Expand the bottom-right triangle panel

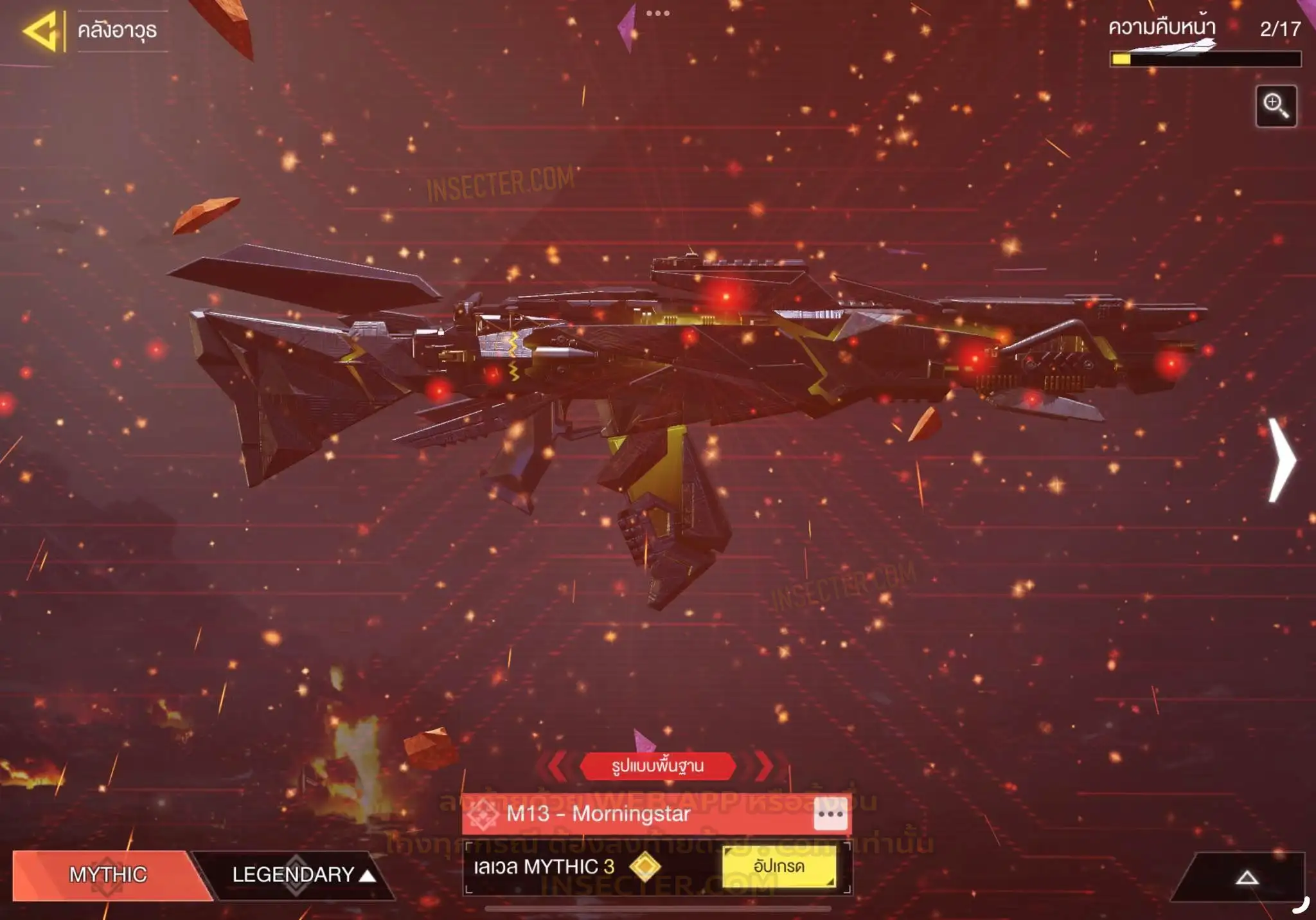tap(1247, 878)
